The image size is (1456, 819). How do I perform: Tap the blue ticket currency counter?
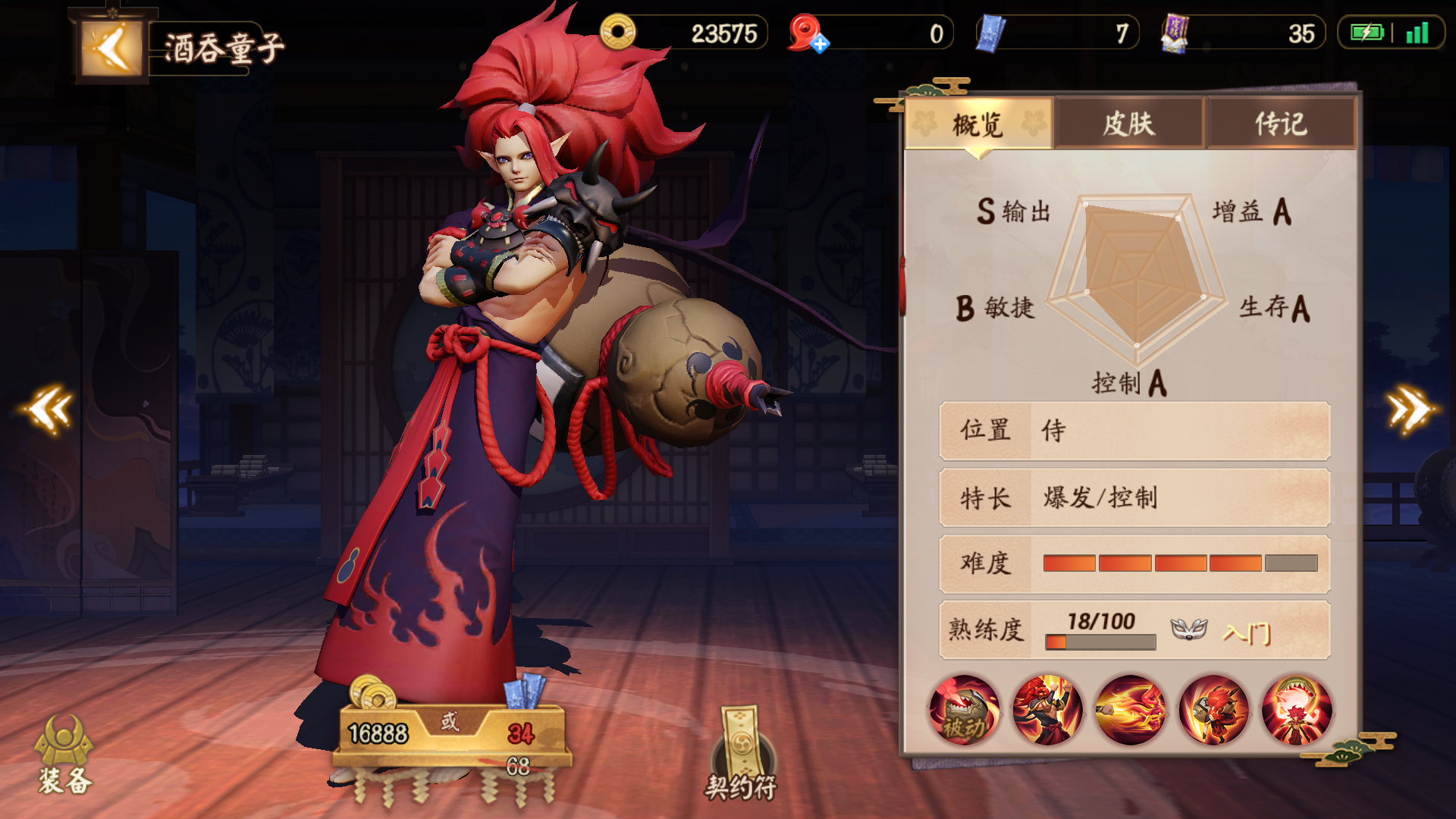click(x=1057, y=33)
